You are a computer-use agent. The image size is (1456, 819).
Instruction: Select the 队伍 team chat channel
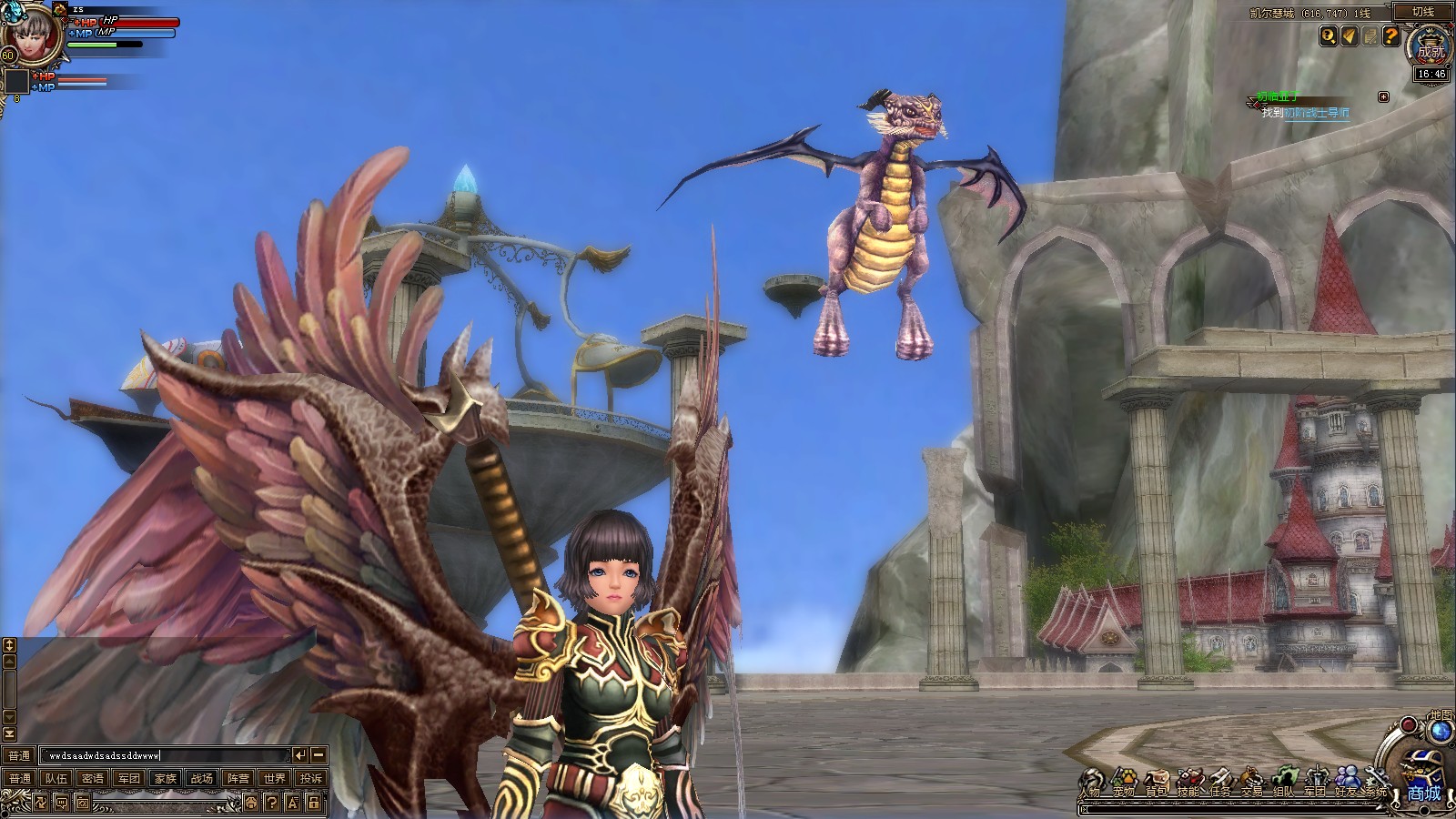click(x=56, y=778)
